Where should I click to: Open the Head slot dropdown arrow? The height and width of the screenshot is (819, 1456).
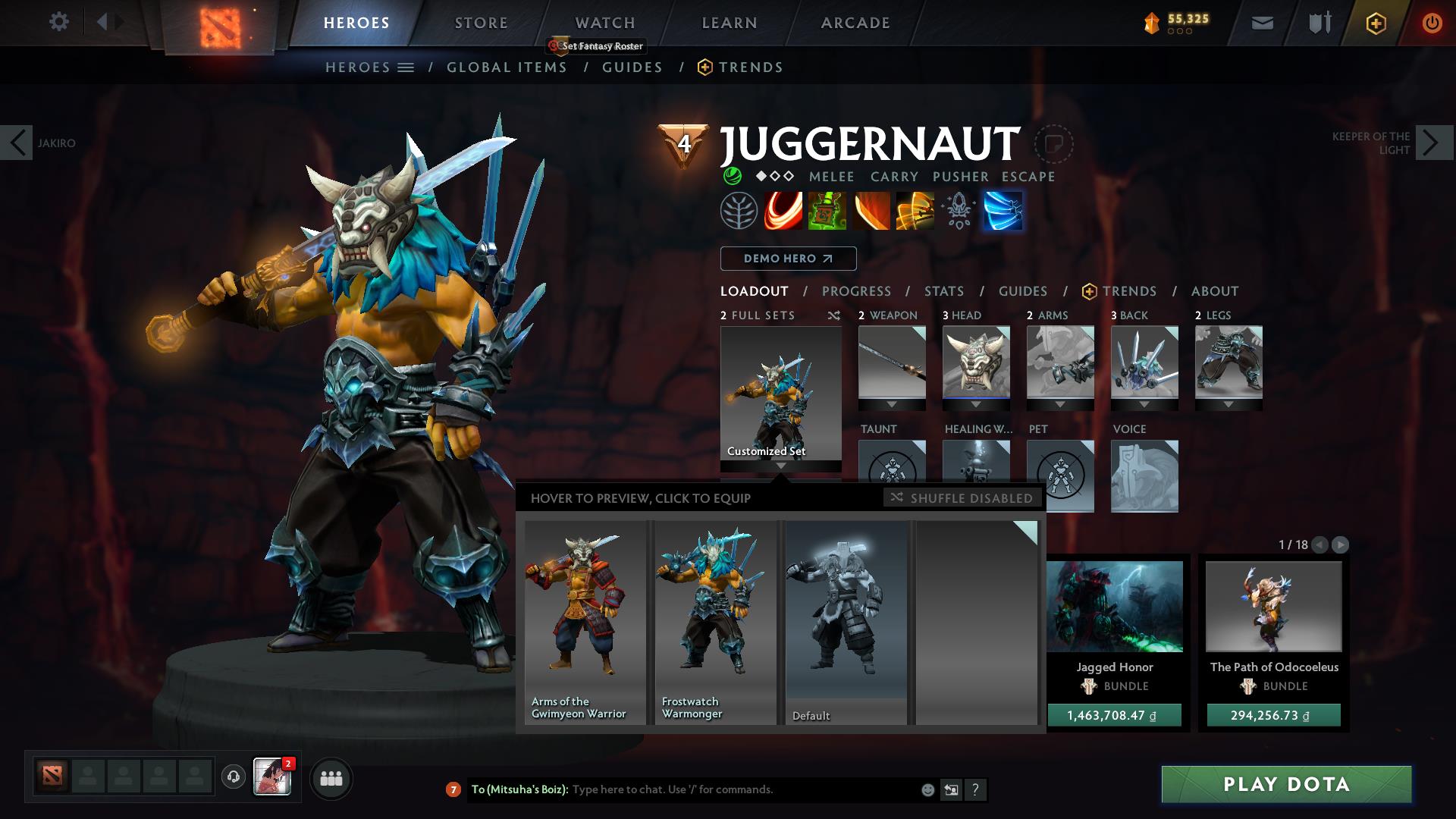(976, 404)
